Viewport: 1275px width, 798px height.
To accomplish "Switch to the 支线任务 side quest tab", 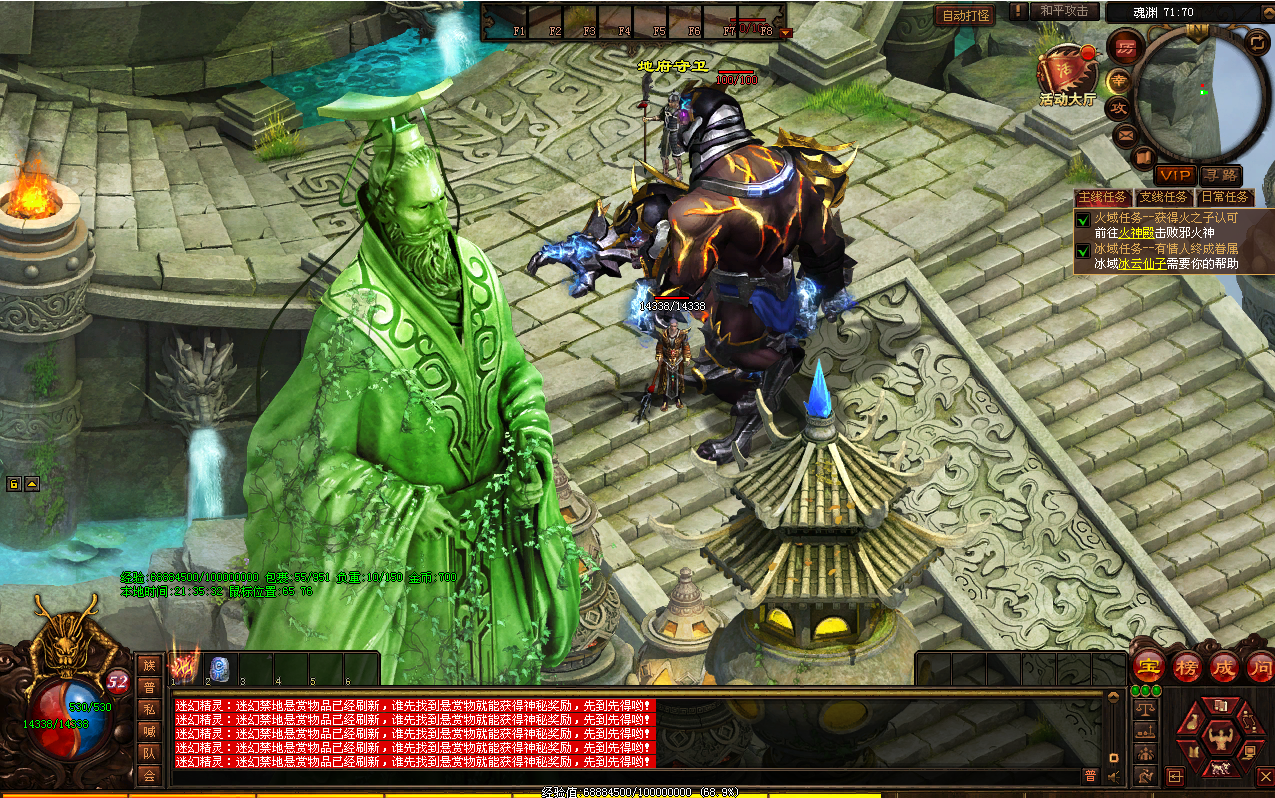I will tap(1164, 198).
